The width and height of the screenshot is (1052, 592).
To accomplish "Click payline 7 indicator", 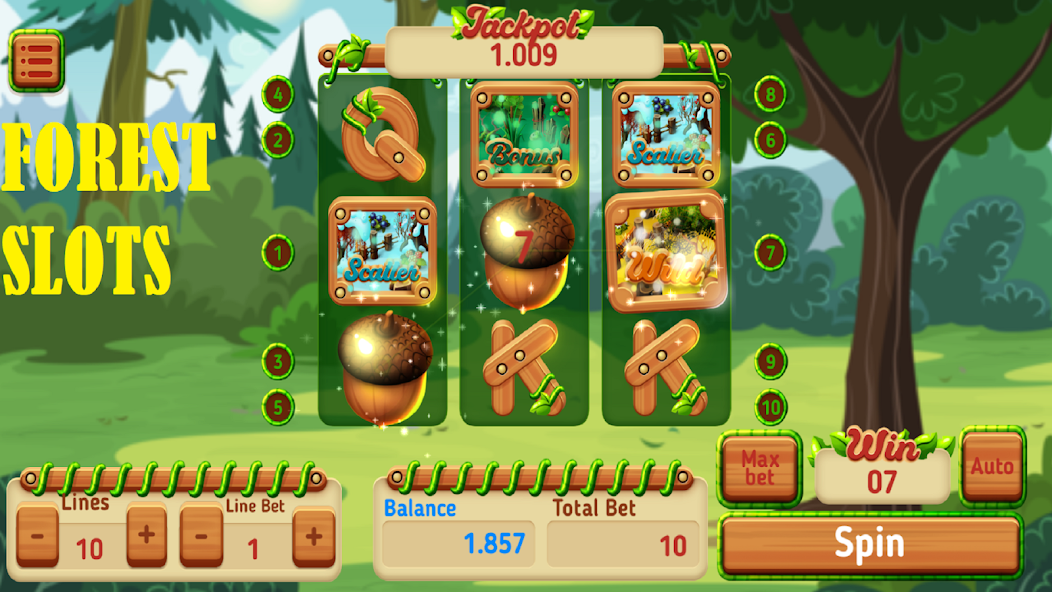I will (x=770, y=252).
